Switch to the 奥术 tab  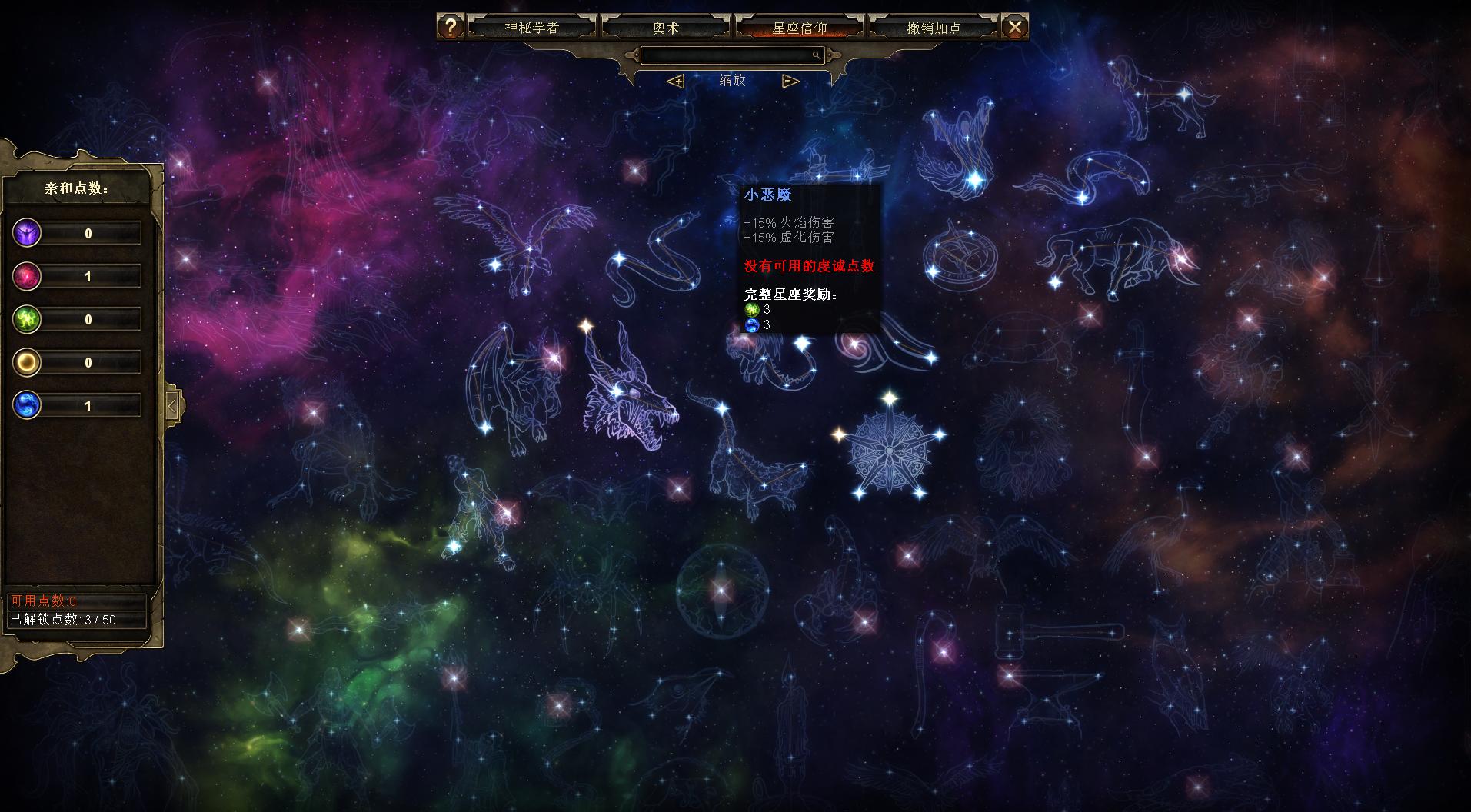[665, 28]
